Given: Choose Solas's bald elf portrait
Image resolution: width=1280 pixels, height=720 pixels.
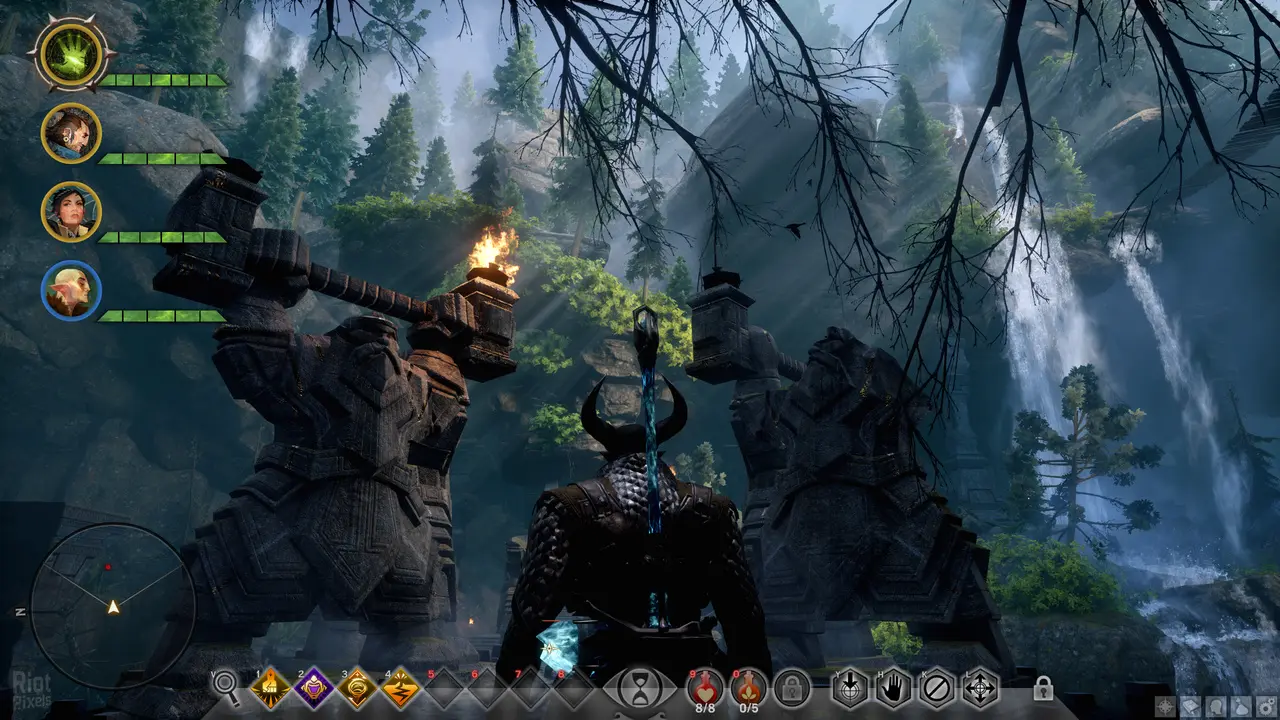Looking at the screenshot, I should [x=71, y=290].
